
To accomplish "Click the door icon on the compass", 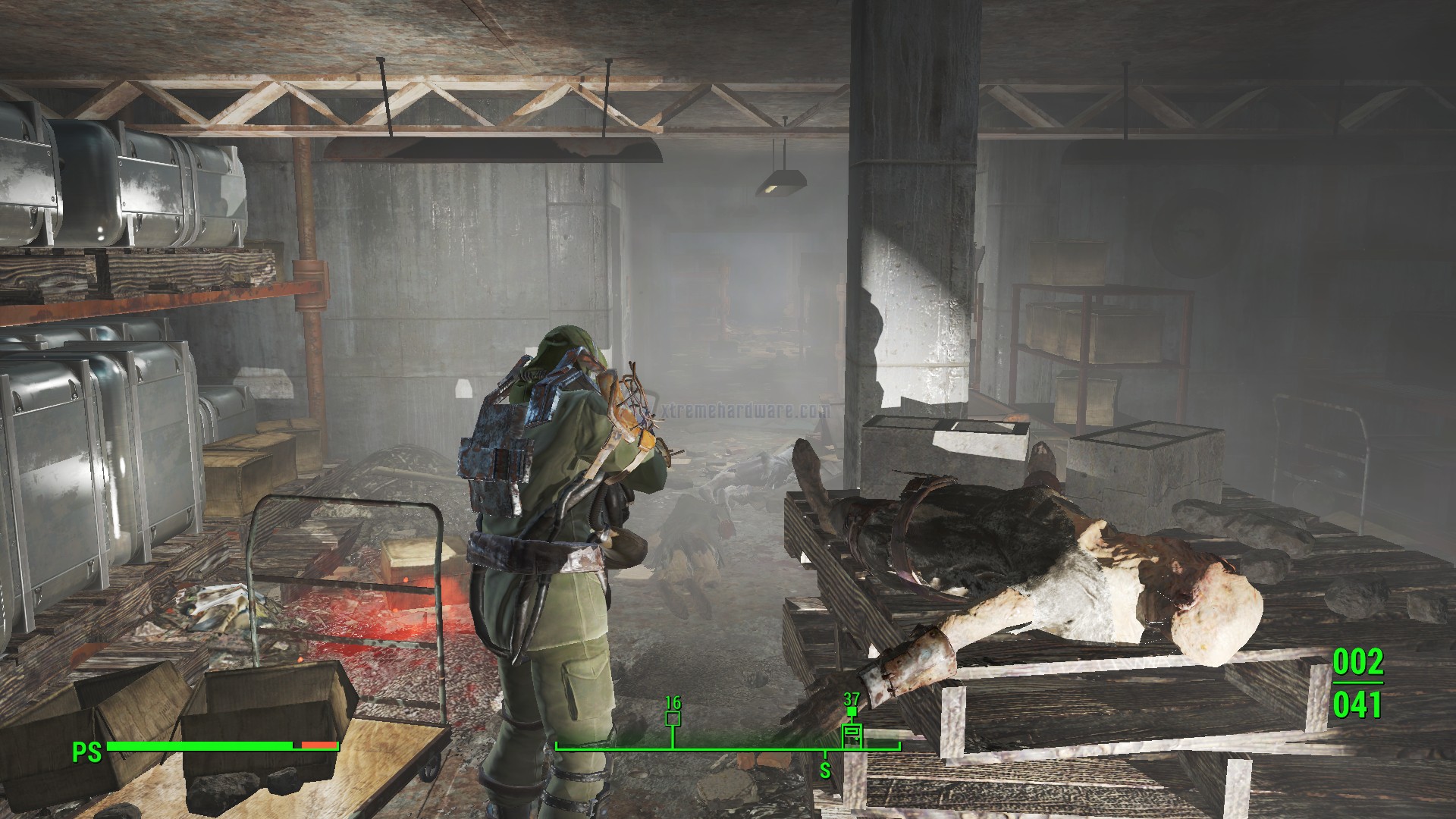I will 852,733.
